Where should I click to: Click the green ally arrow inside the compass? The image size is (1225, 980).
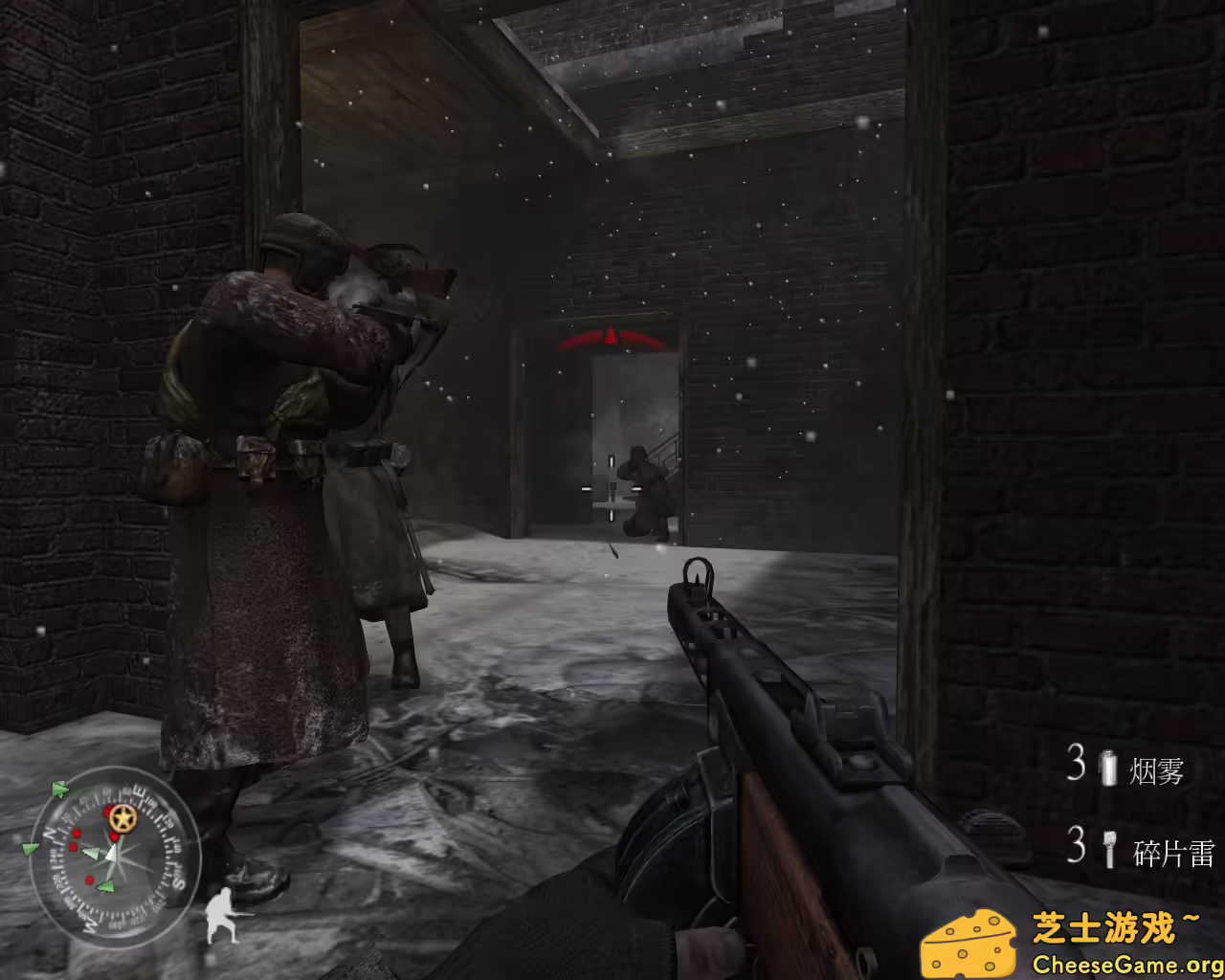91,852
